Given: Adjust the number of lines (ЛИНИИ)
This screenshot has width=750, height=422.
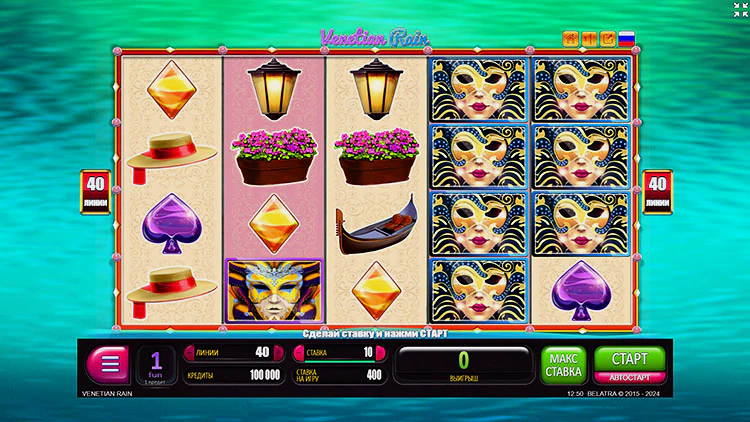Looking at the screenshot, I should click(229, 352).
